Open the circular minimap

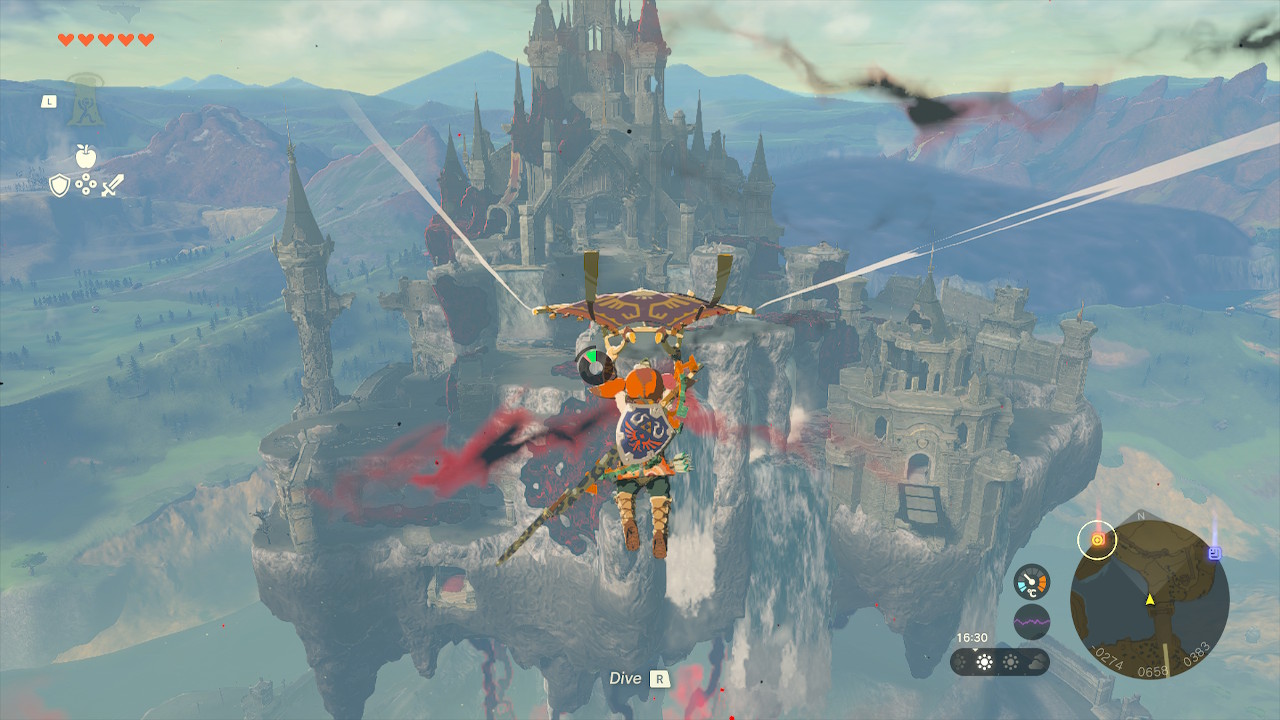point(1149,600)
